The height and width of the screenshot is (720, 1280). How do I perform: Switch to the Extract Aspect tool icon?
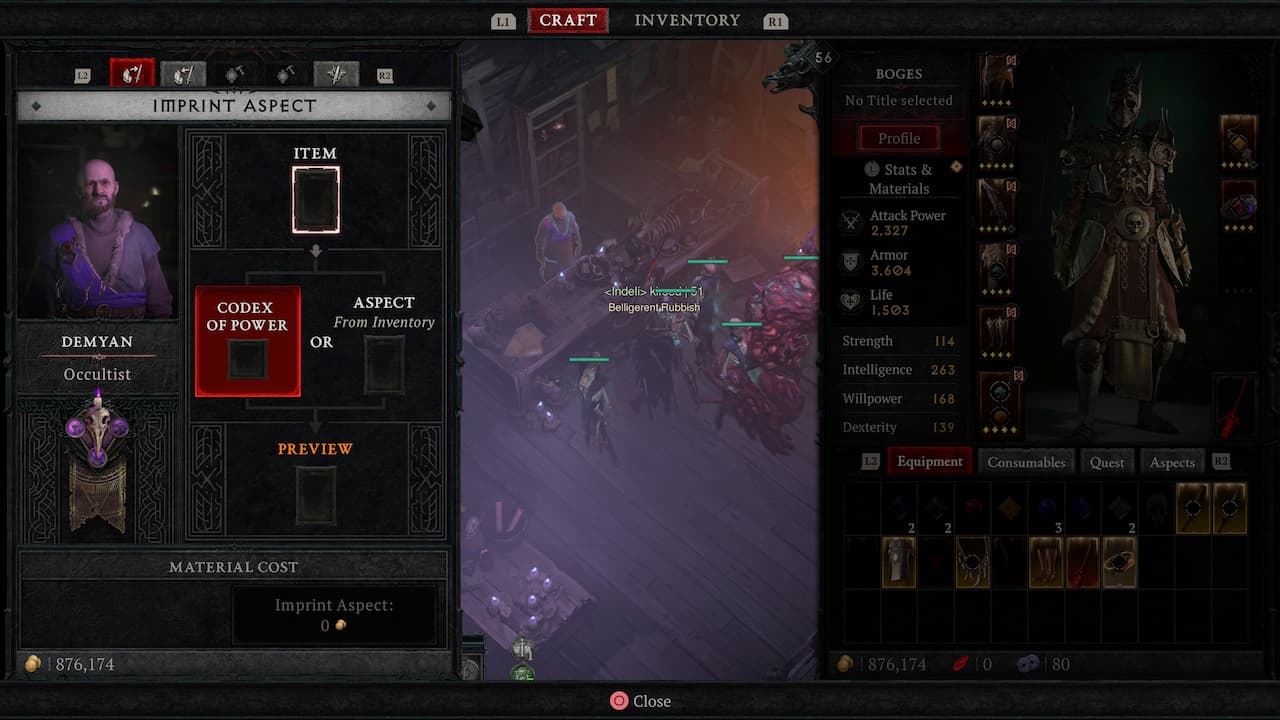[x=183, y=73]
